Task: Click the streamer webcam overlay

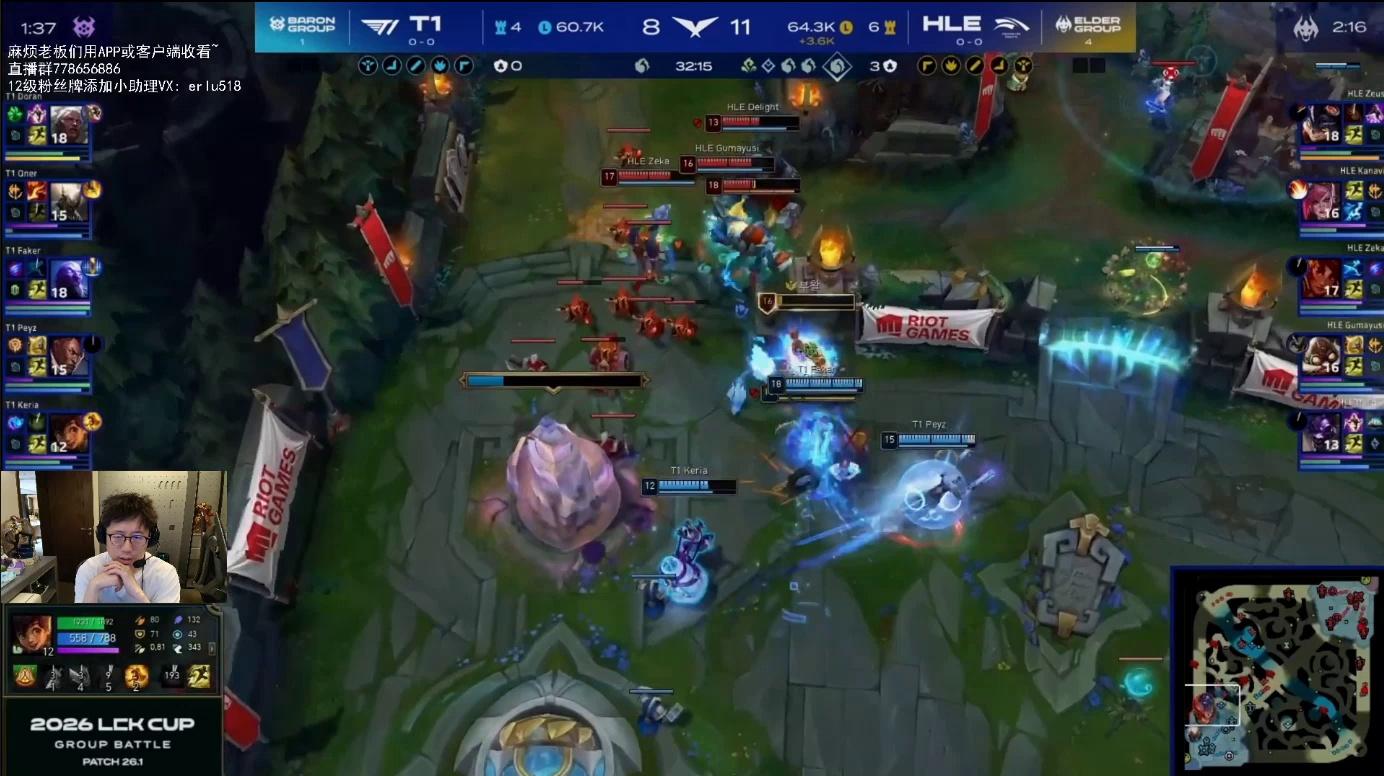Action: tap(113, 537)
